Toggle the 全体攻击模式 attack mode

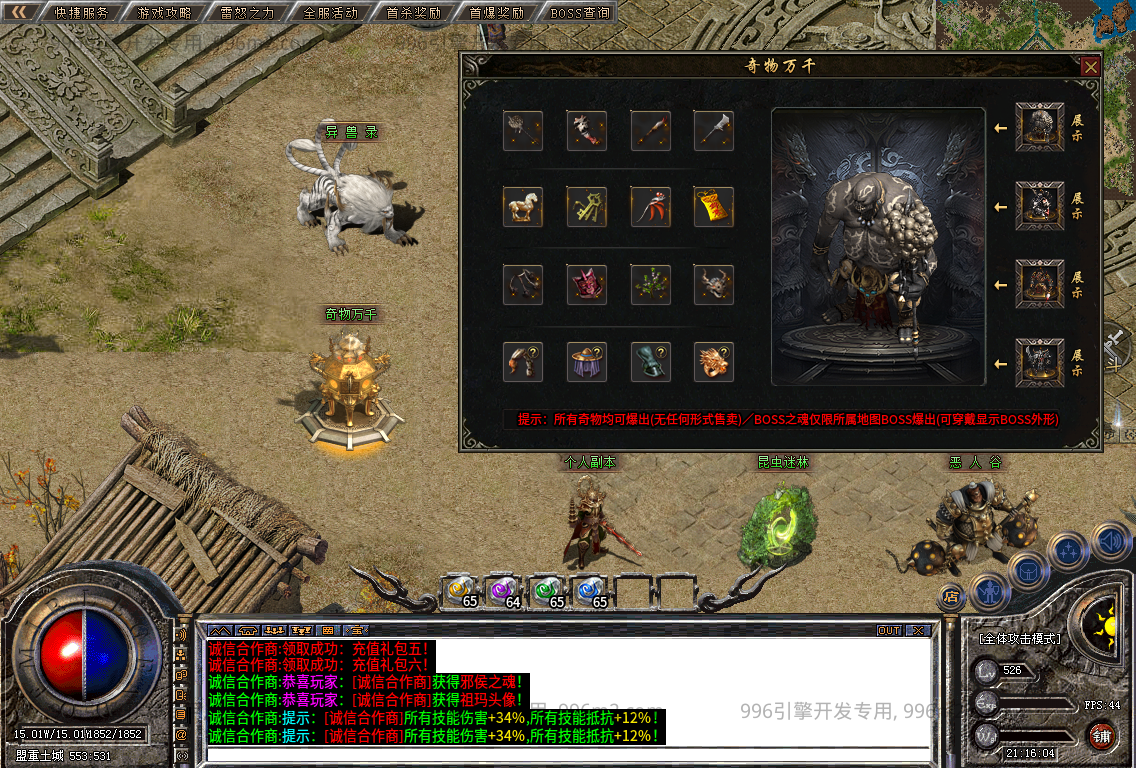coord(1019,638)
